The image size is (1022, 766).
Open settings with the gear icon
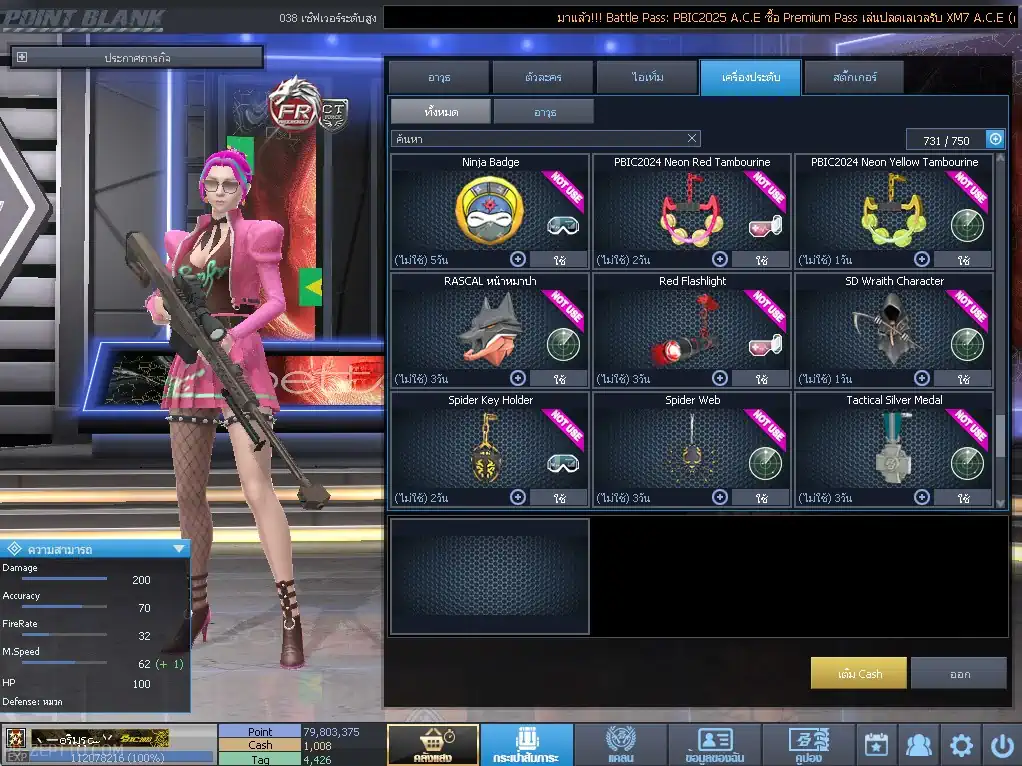pos(961,745)
